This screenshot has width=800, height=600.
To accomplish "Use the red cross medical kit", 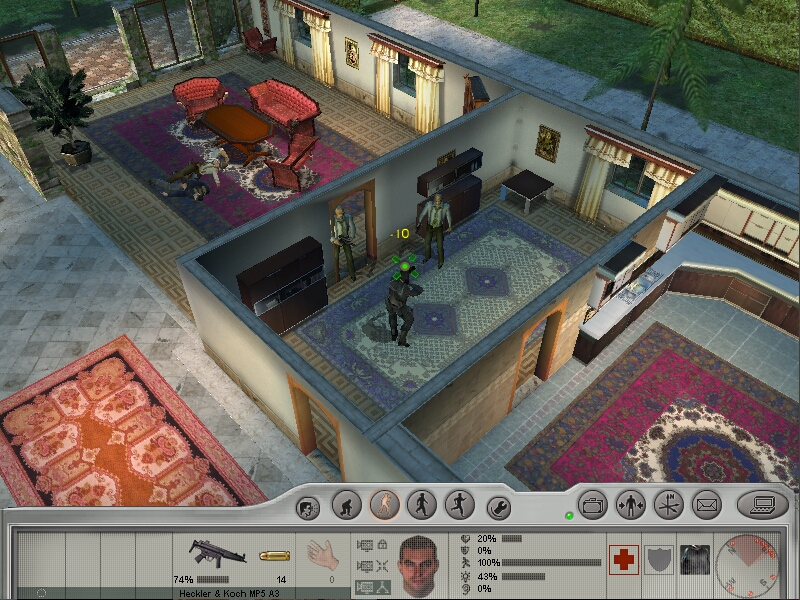I will click(624, 560).
